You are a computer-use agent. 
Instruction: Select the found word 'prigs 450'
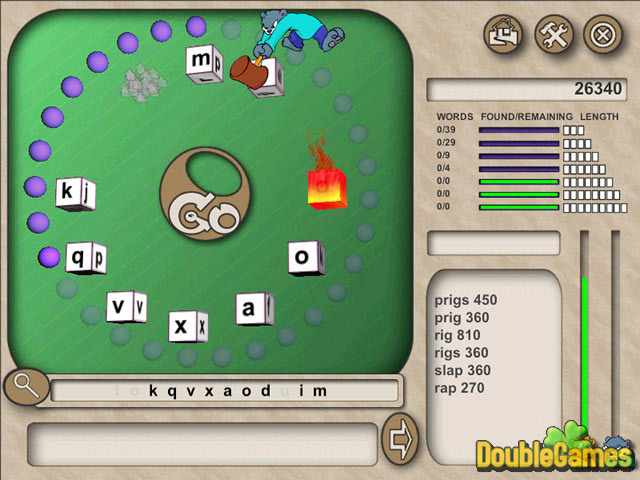tap(466, 300)
